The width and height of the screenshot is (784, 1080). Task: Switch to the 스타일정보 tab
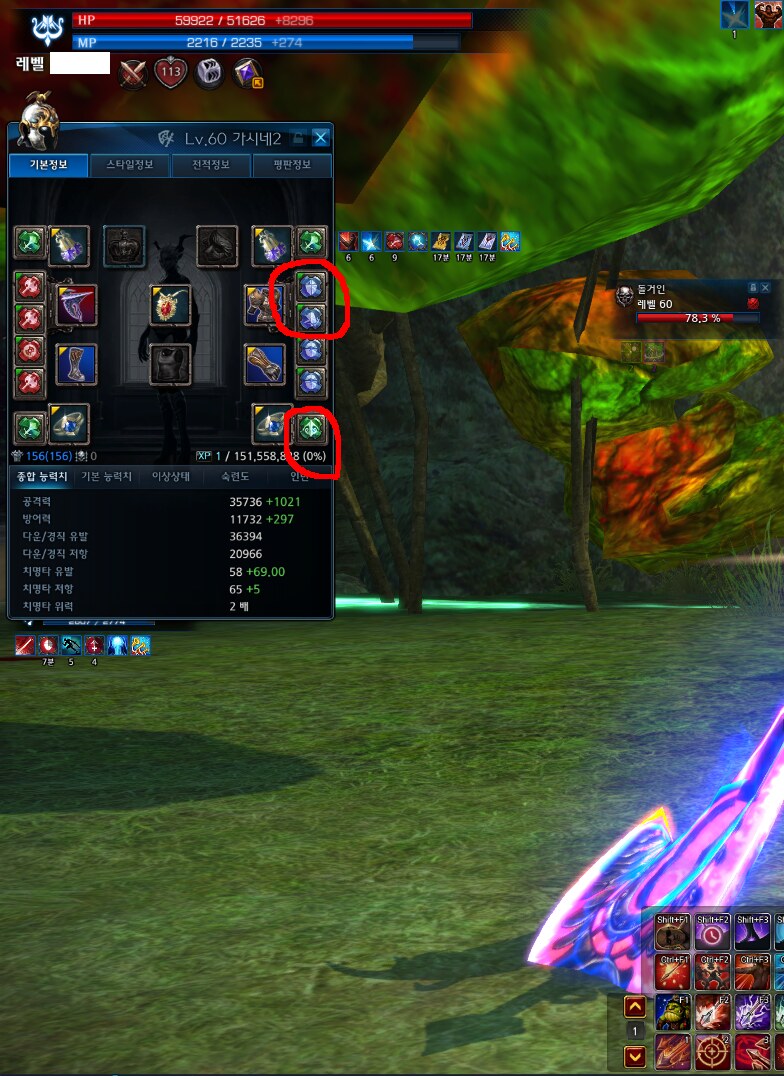pyautogui.click(x=130, y=165)
